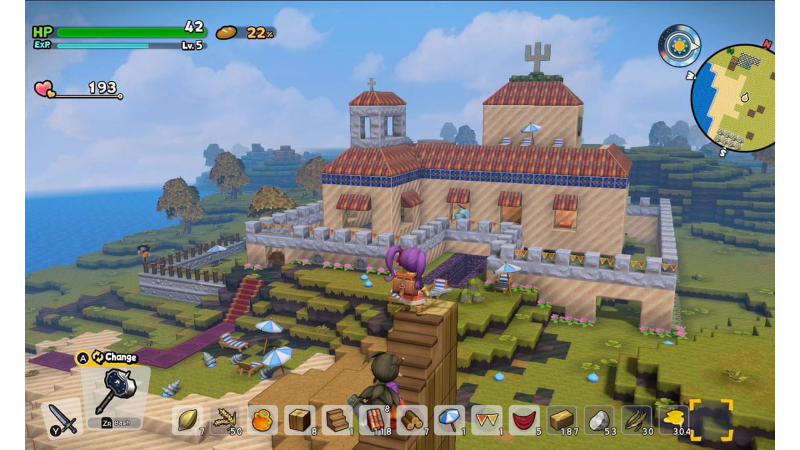
Task: Choose the blue parasol hotbar slot
Action: pyautogui.click(x=449, y=419)
